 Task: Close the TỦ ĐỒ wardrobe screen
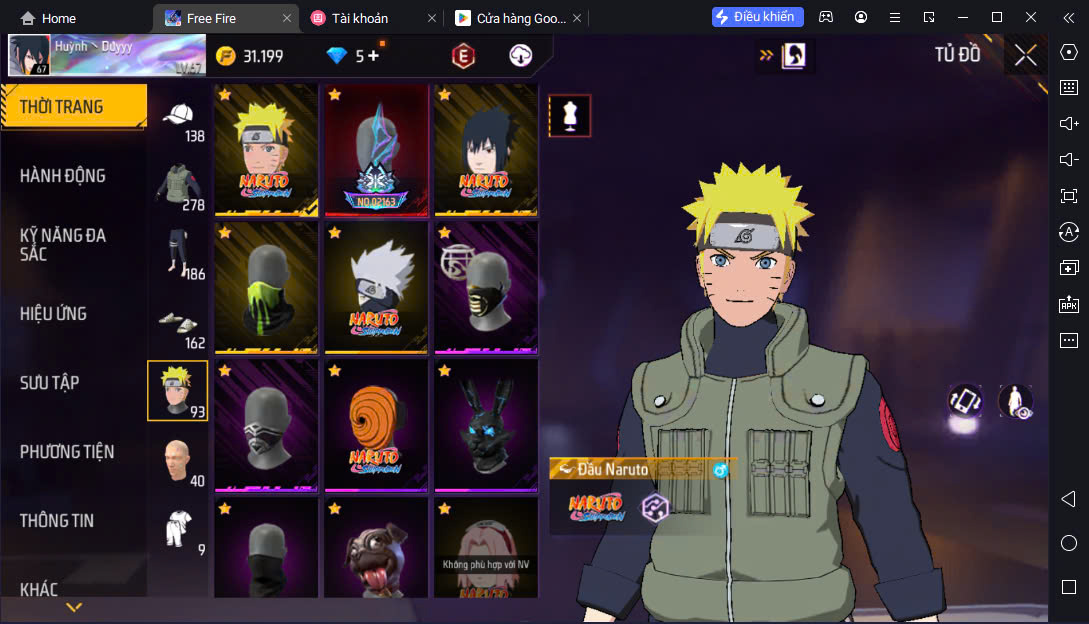(x=1025, y=56)
